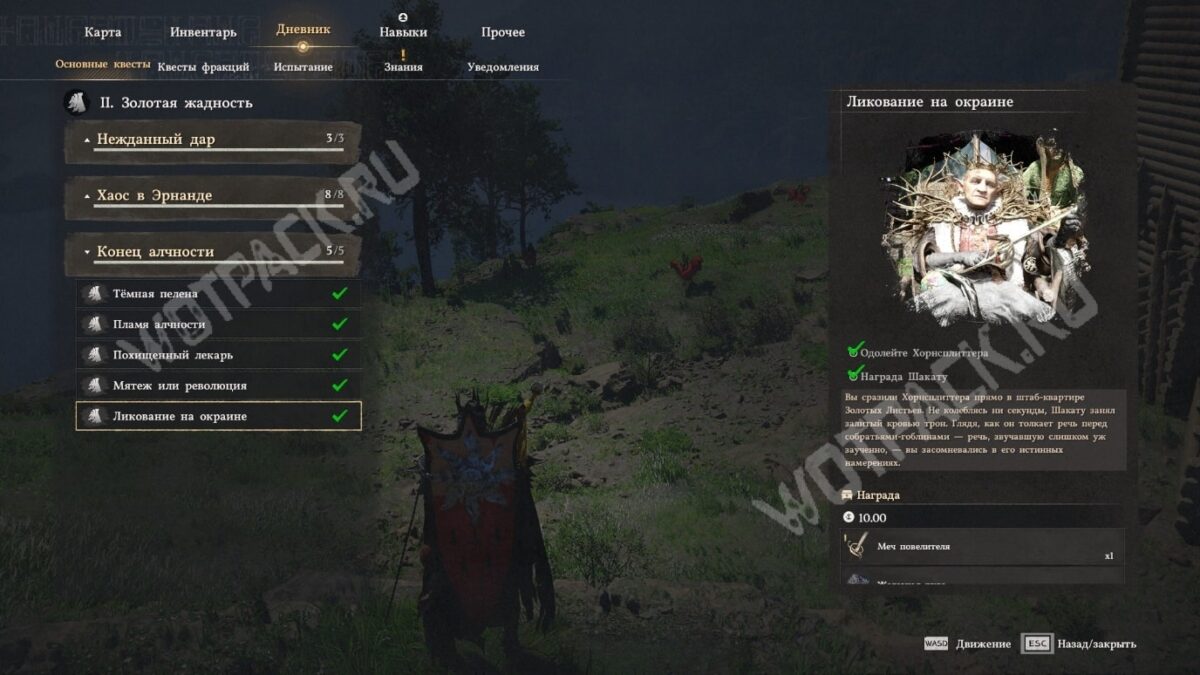The width and height of the screenshot is (1200, 675).
Task: Select the Ликование на окраине quest
Action: point(218,416)
